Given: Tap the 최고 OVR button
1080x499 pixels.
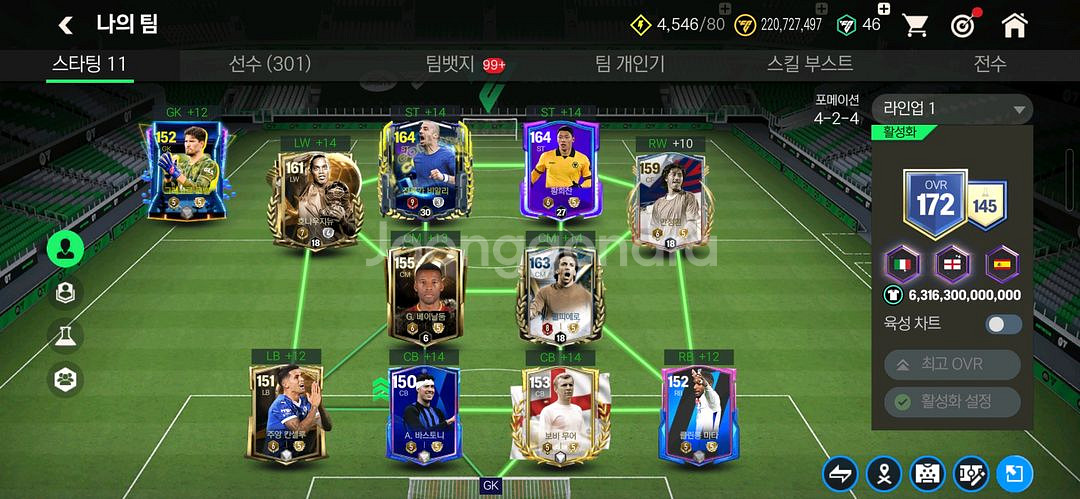Looking at the screenshot, I should 951,364.
